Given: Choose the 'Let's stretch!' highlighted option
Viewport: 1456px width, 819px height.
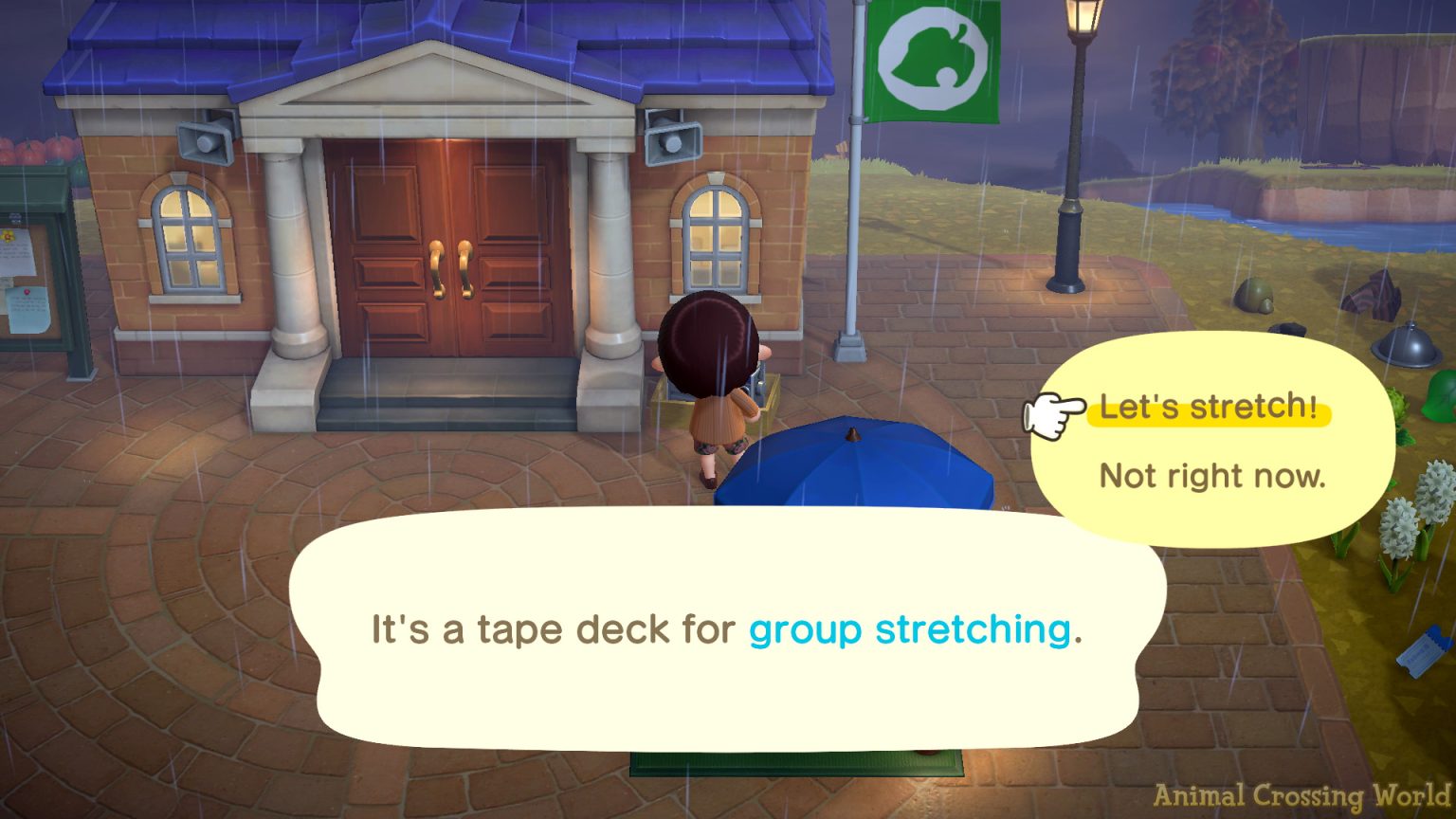Looking at the screenshot, I should (x=1209, y=408).
